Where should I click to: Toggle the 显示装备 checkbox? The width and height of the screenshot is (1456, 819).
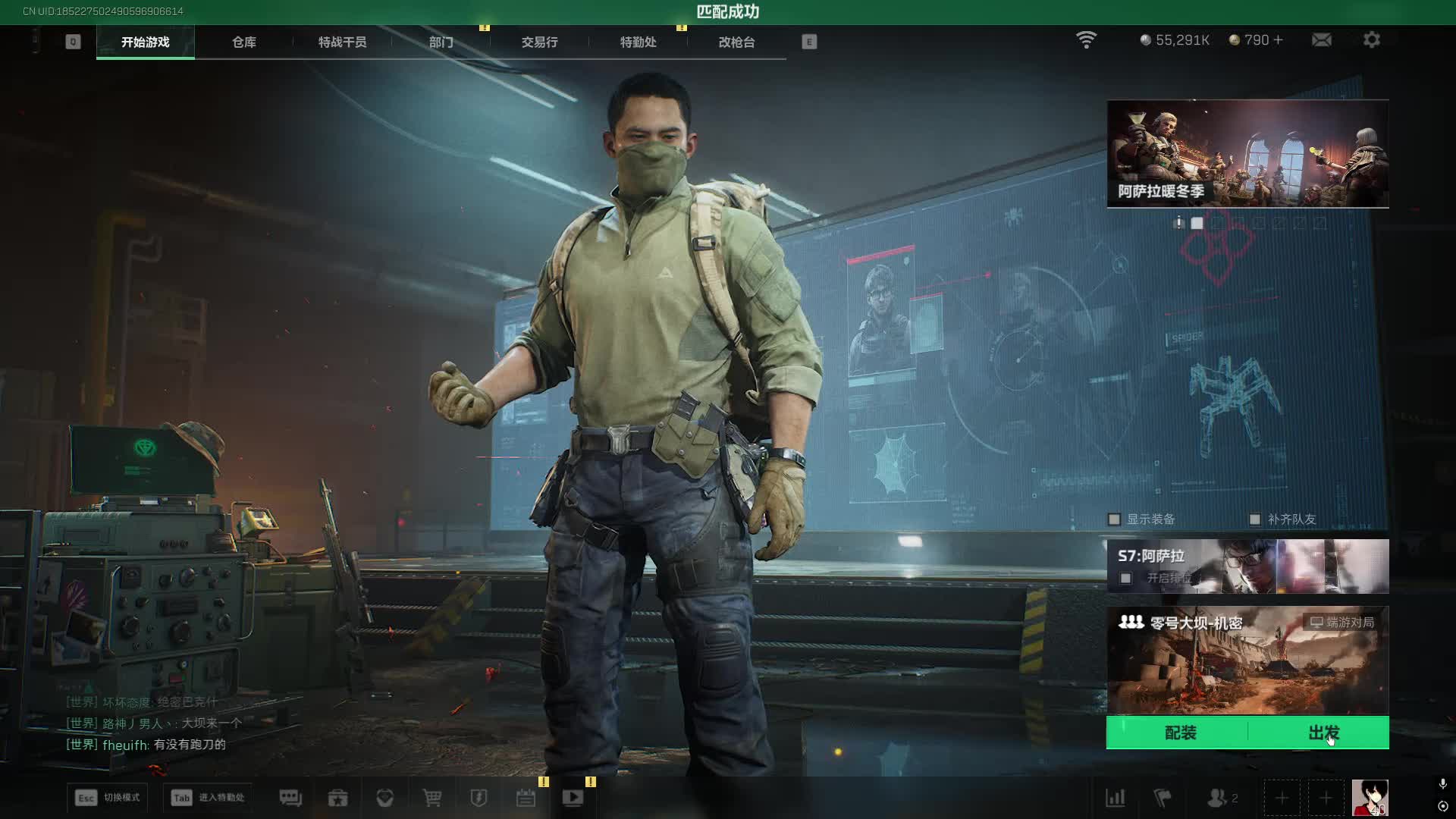point(1114,519)
